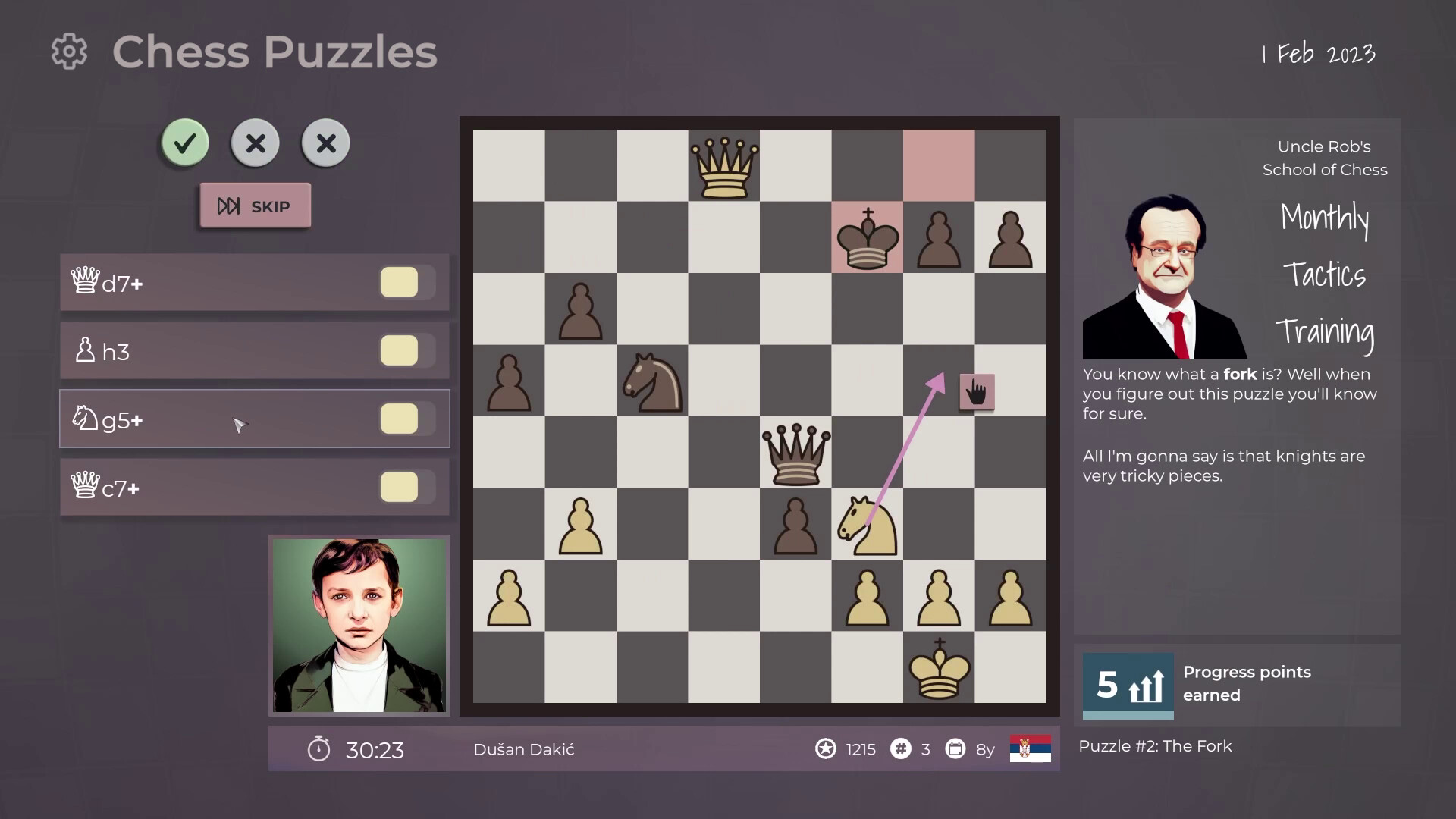
Task: Click Dušan Dakić's portrait photo
Action: tap(359, 625)
